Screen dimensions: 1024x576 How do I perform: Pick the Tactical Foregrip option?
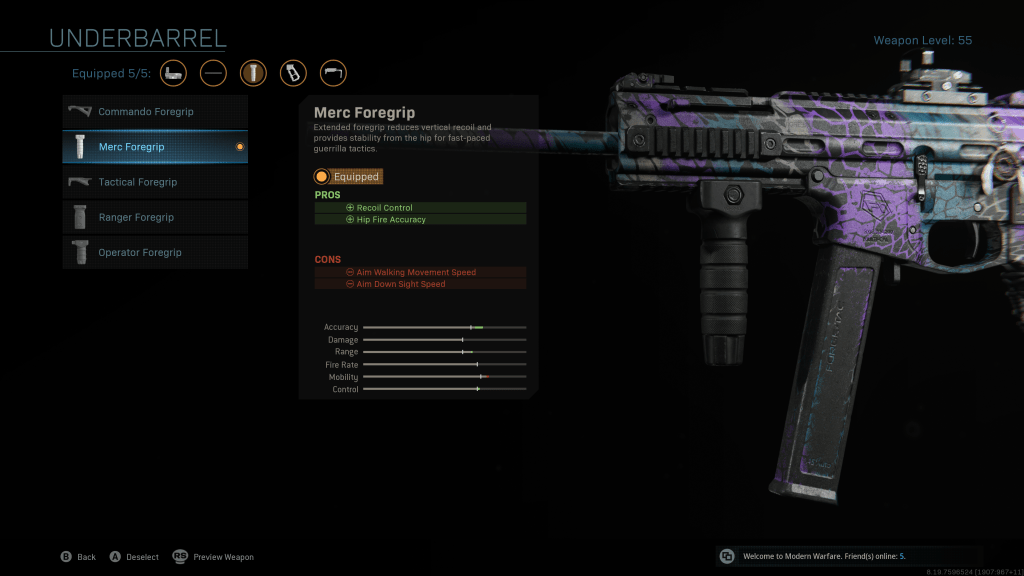pyautogui.click(x=155, y=182)
